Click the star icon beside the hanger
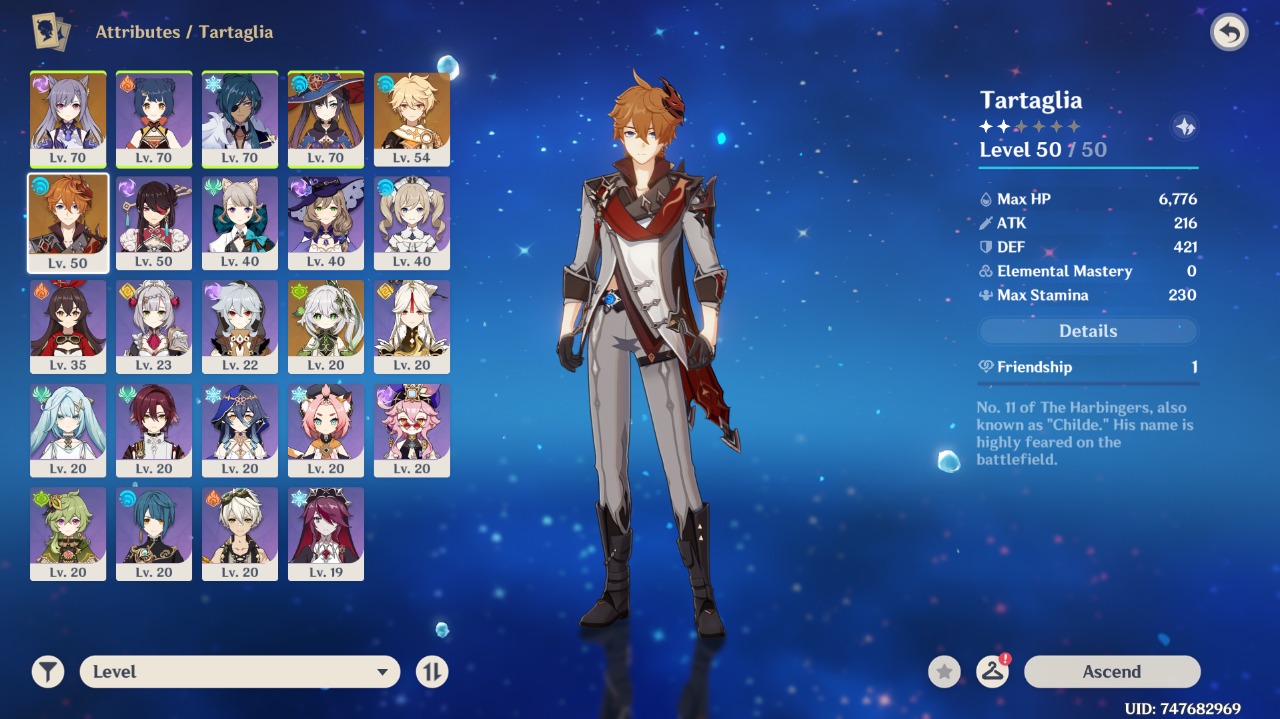Image resolution: width=1280 pixels, height=719 pixels. click(x=944, y=672)
